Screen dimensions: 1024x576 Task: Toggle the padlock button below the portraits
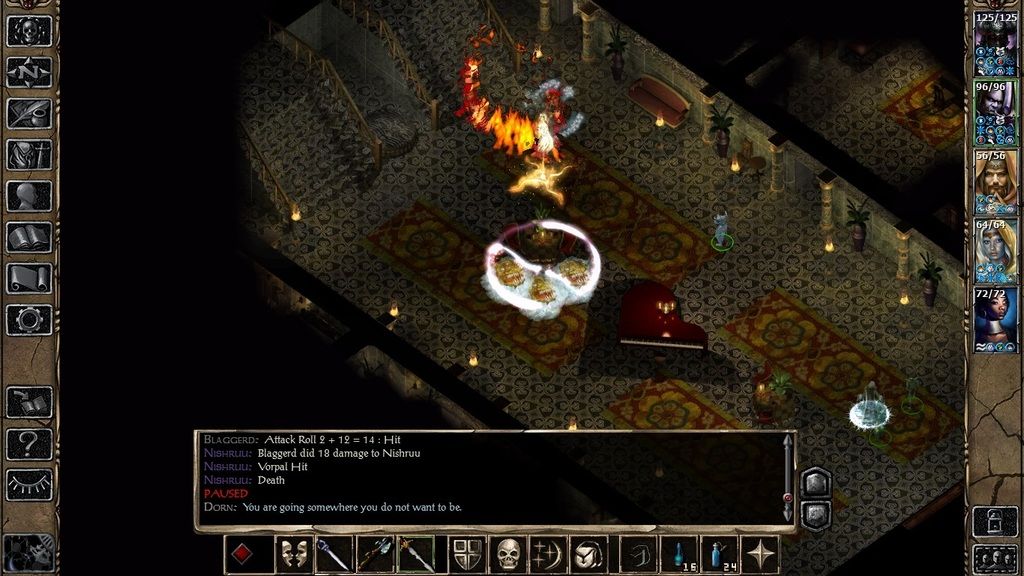(995, 520)
